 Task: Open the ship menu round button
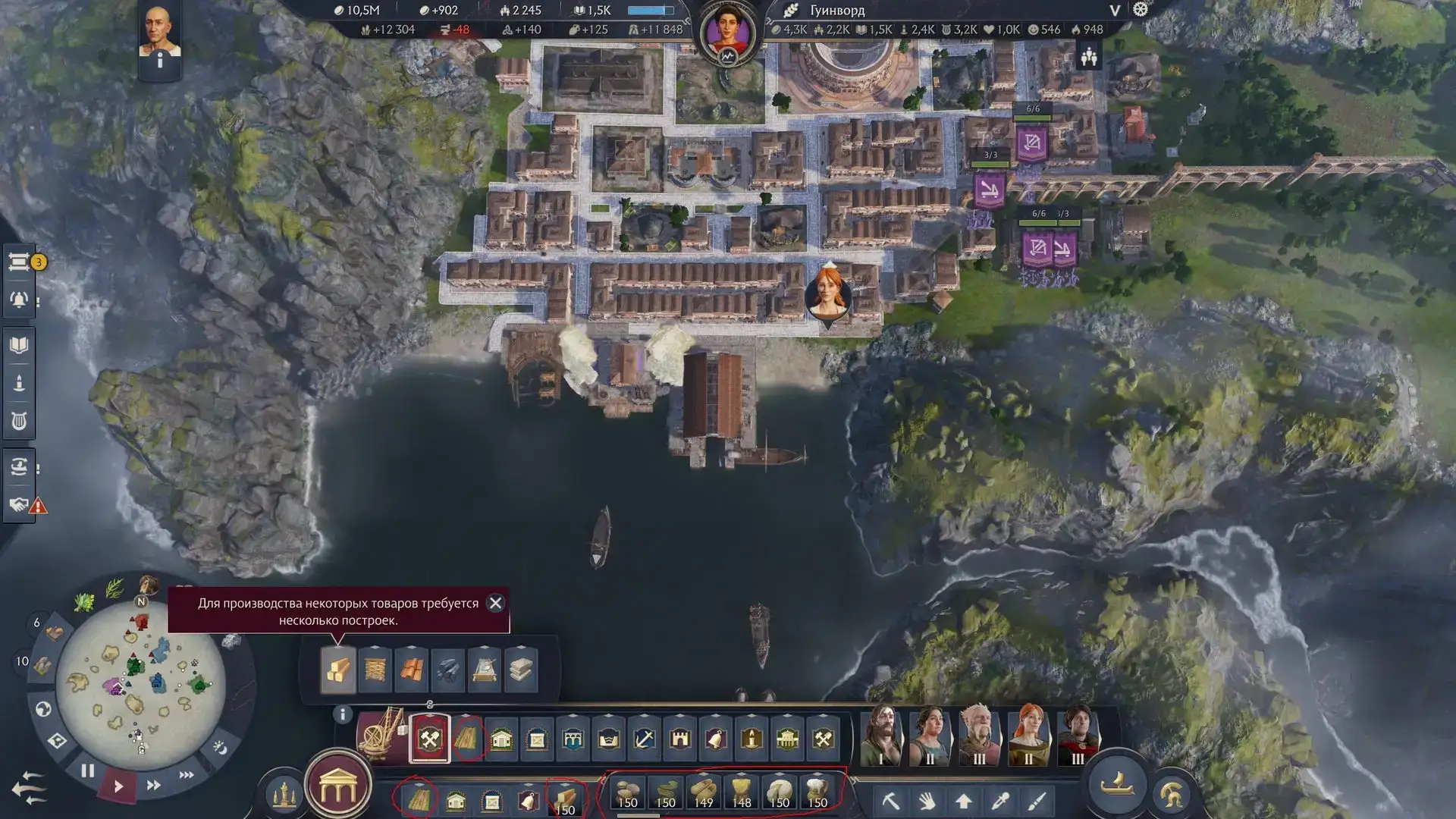tap(1117, 784)
